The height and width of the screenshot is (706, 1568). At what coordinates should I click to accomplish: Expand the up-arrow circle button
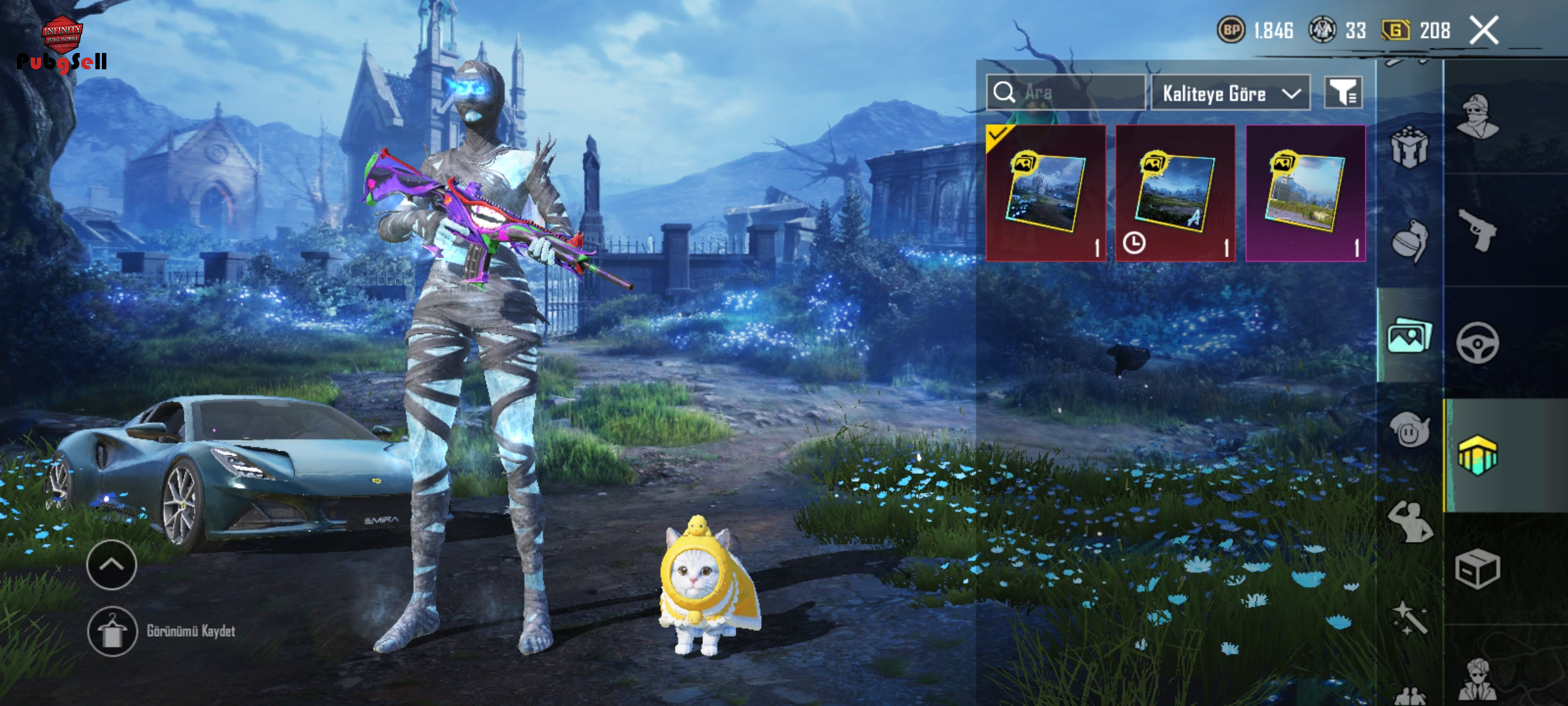point(111,565)
